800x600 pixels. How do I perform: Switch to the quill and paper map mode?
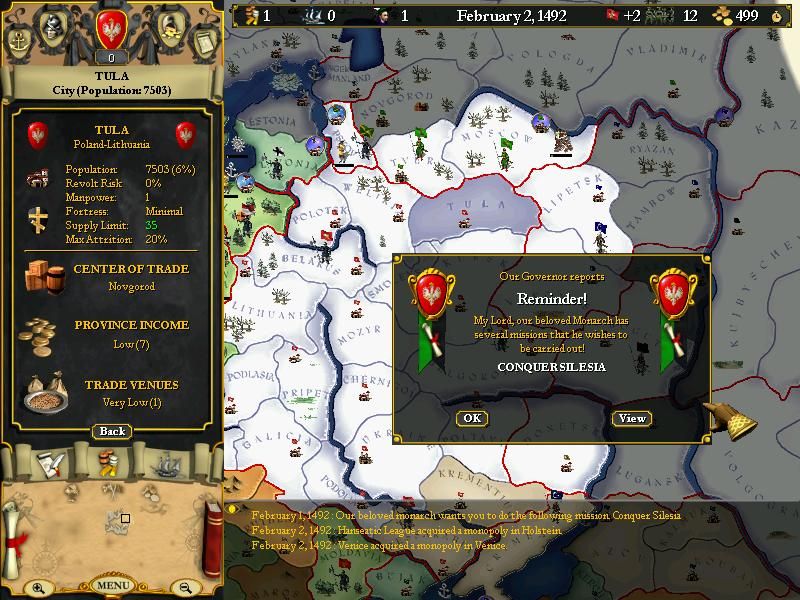(x=50, y=463)
